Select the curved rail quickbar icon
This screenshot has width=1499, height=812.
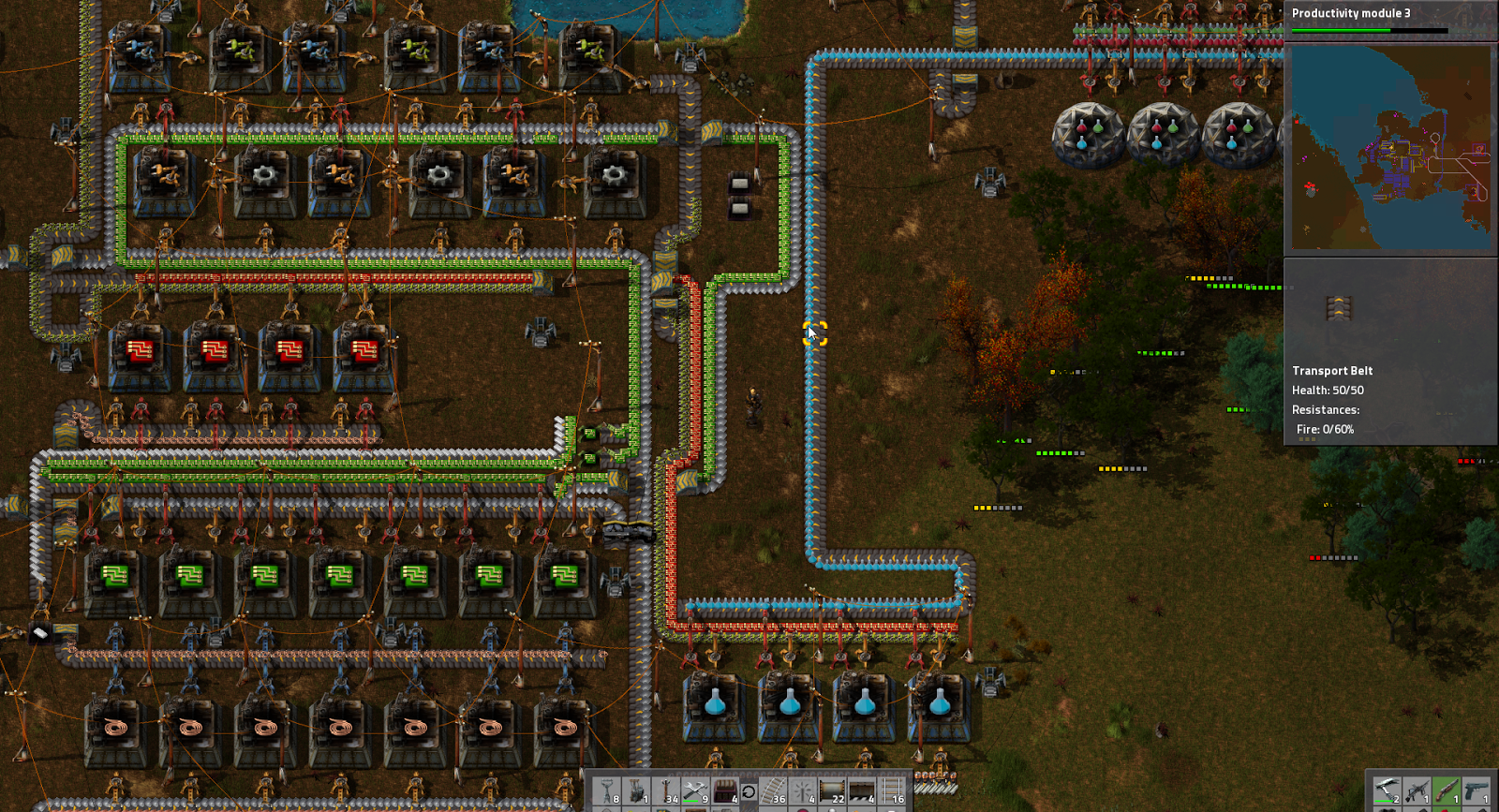[773, 791]
